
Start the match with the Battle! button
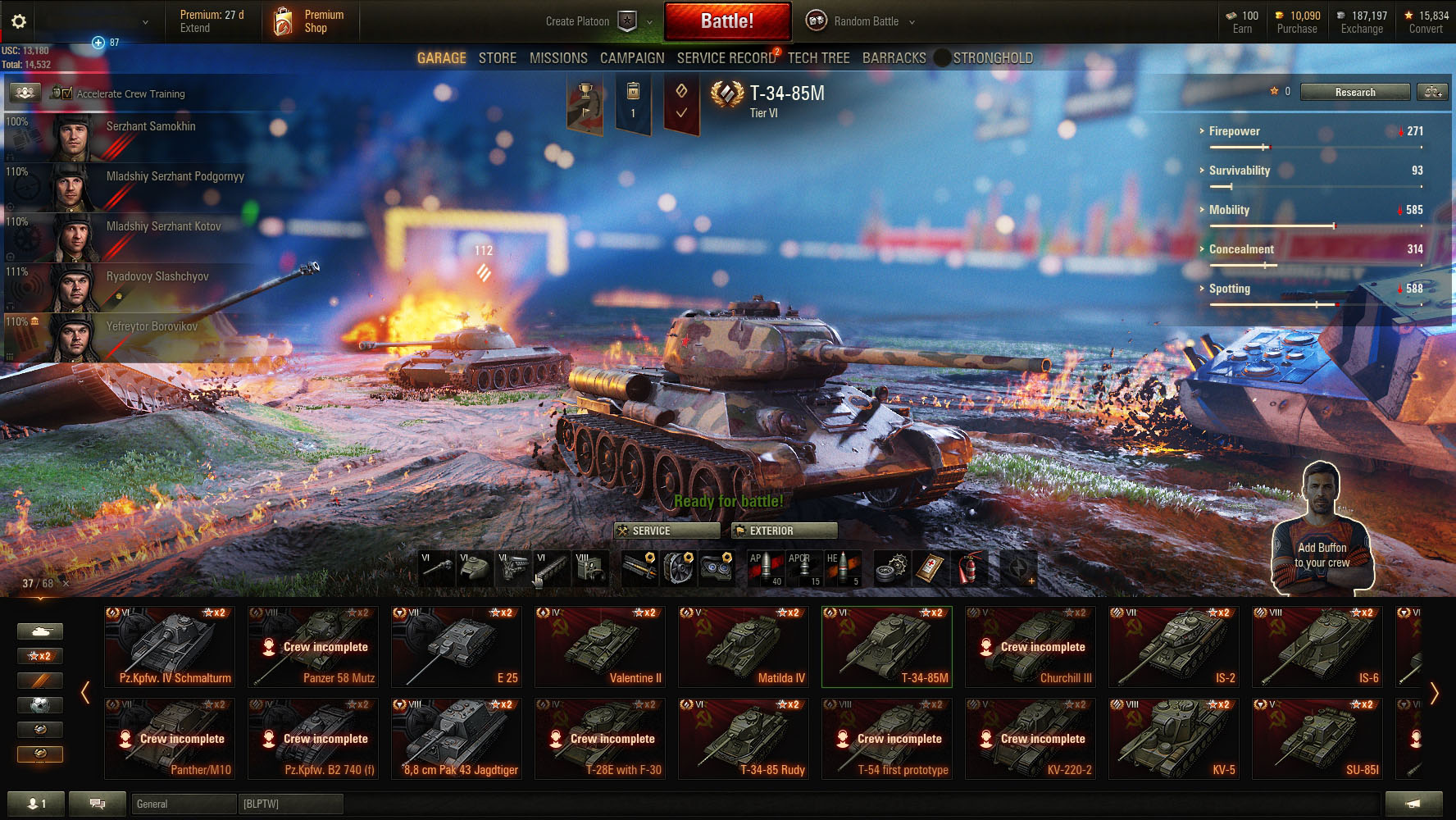click(x=727, y=21)
